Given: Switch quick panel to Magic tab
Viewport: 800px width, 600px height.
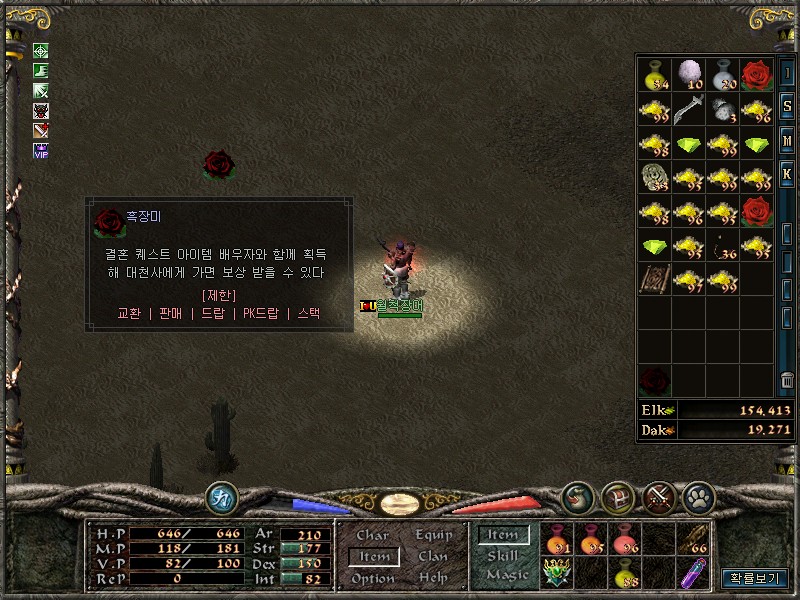Looking at the screenshot, I should click(x=506, y=575).
